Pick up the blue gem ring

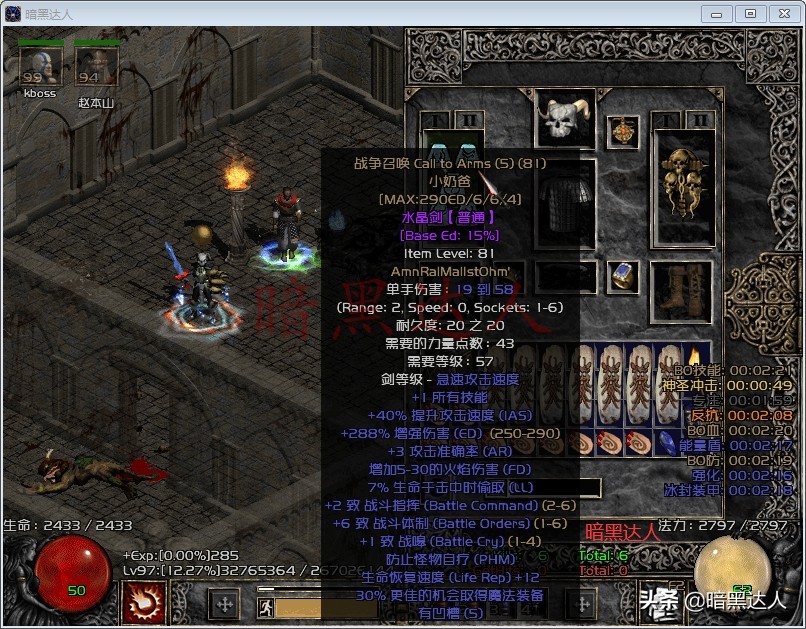625,276
